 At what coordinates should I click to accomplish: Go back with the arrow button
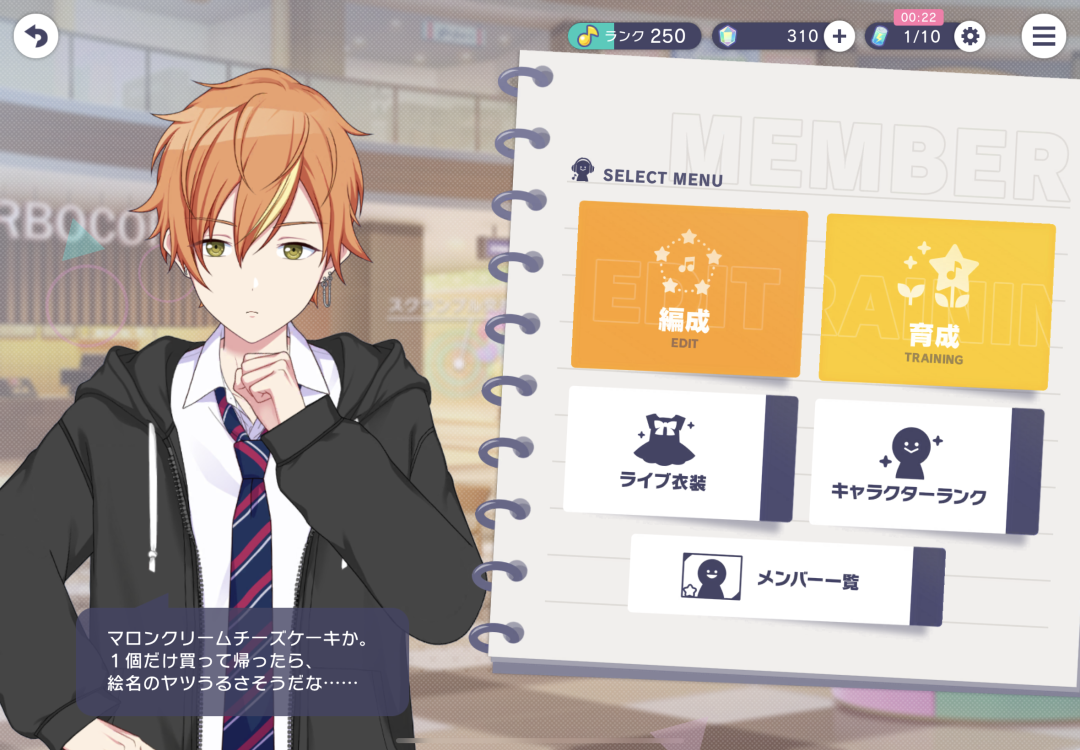pos(36,37)
